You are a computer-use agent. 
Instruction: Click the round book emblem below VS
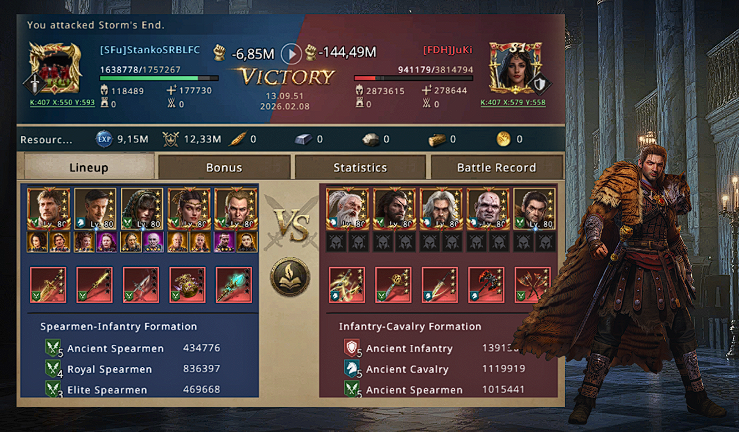point(290,277)
